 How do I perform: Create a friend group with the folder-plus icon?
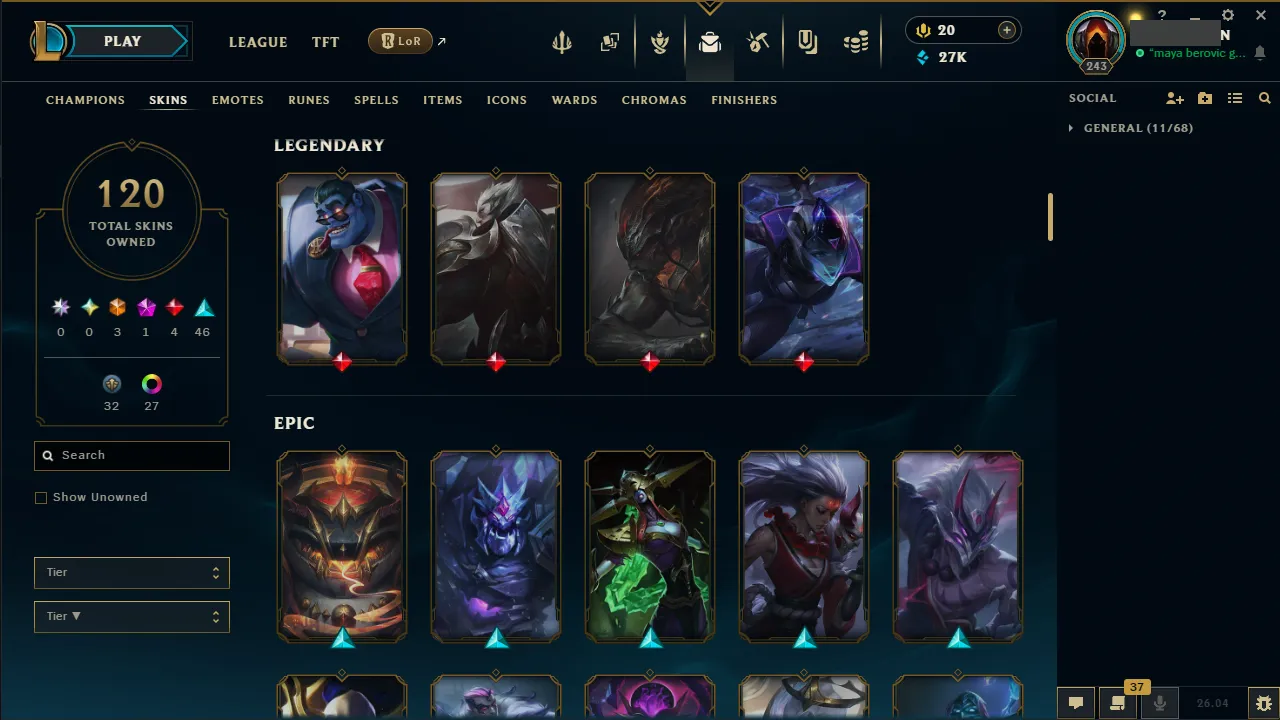(1204, 98)
